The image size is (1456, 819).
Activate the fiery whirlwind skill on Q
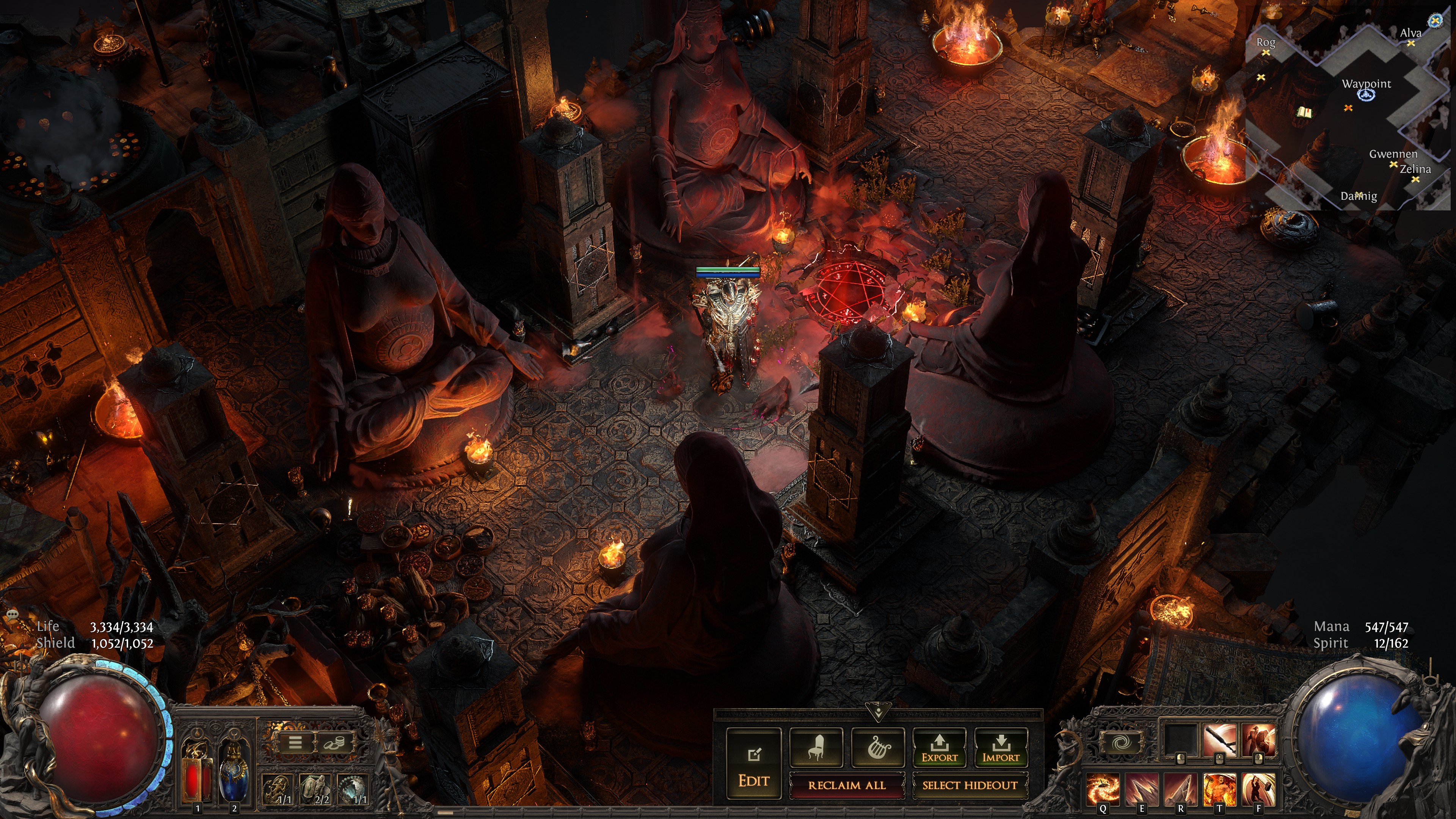tap(1102, 789)
